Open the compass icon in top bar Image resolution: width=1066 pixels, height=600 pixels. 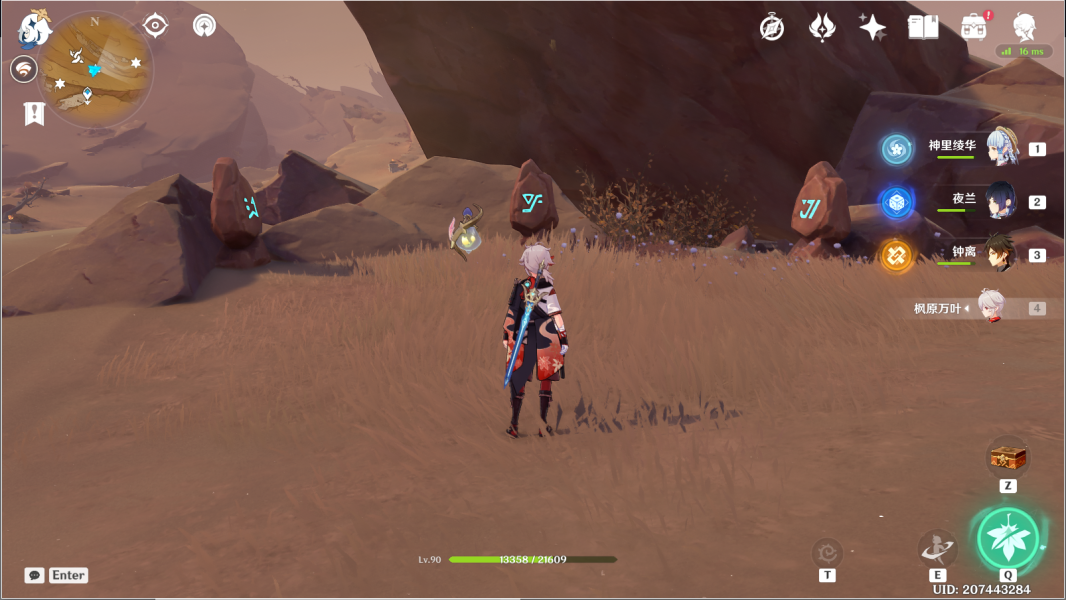(x=772, y=28)
